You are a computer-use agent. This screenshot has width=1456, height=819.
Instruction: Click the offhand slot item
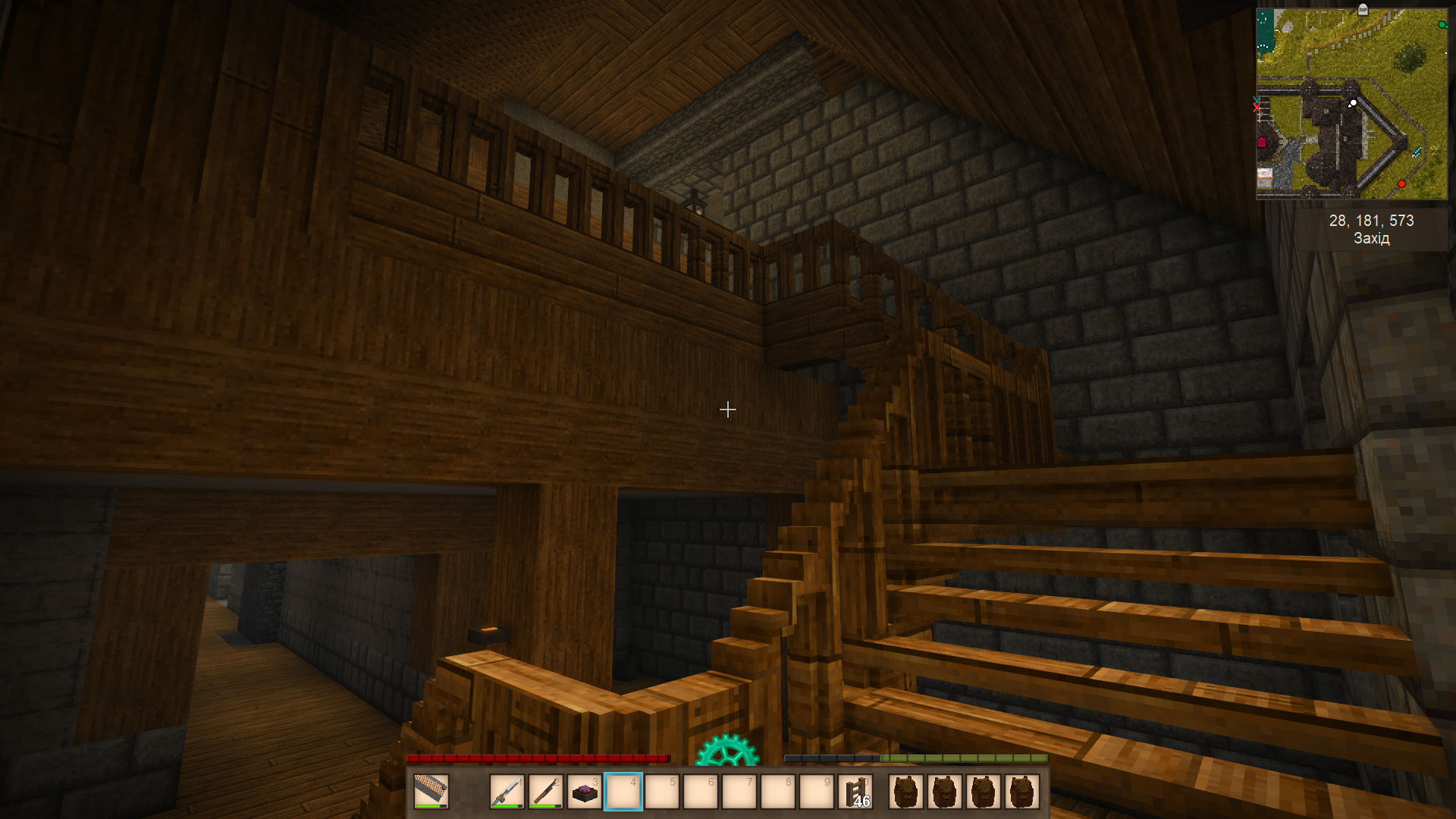coord(431,792)
